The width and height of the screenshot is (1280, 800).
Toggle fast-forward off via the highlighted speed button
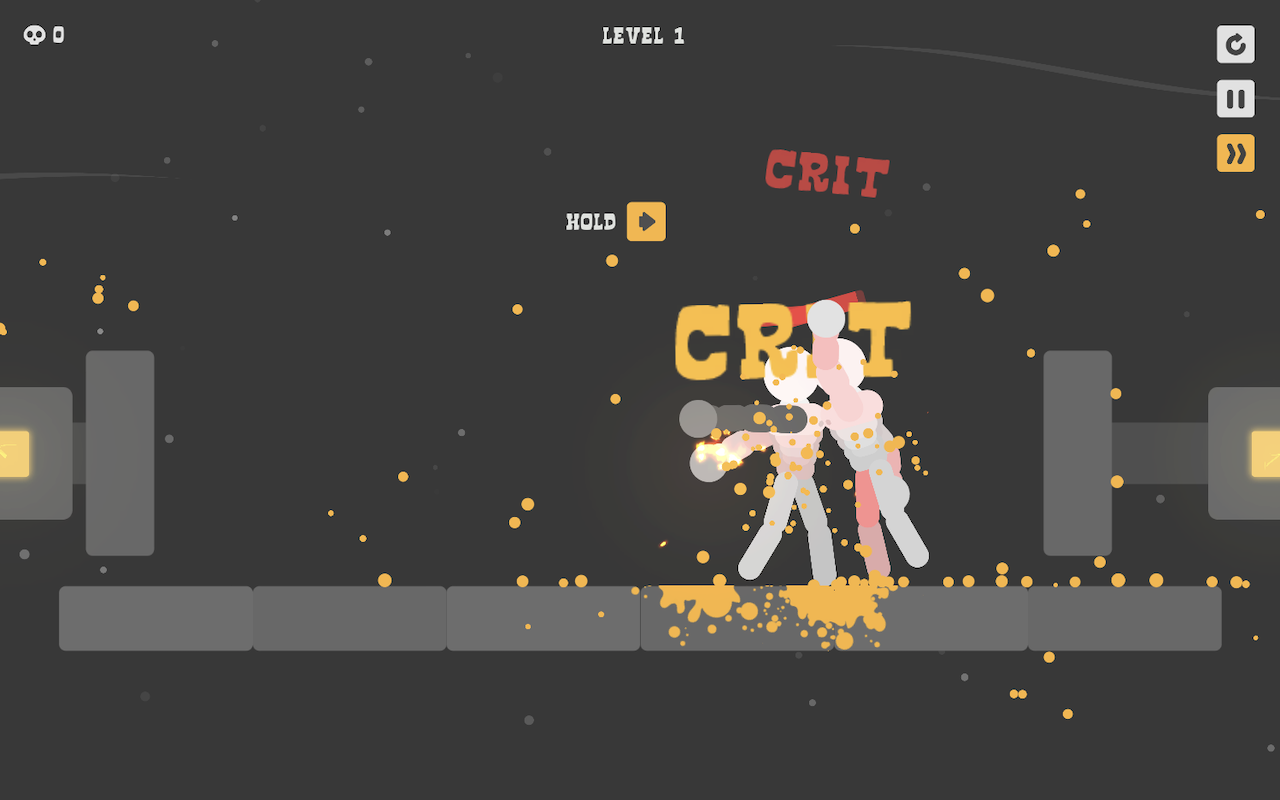pos(1235,153)
